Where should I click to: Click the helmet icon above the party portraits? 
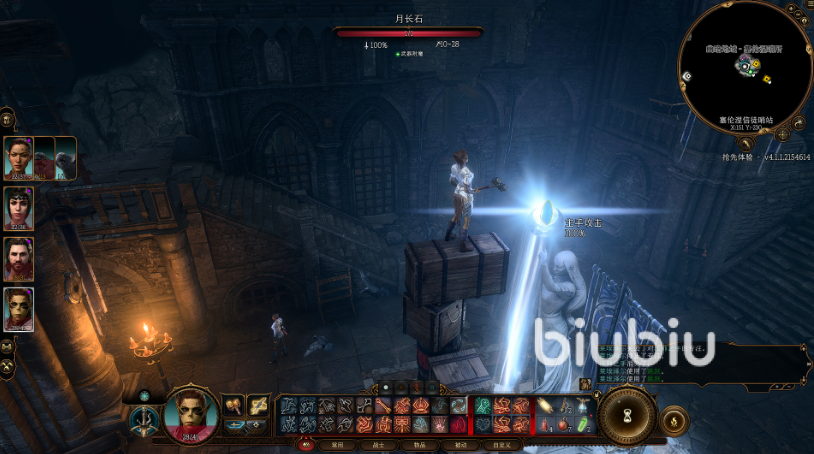[x=6, y=118]
